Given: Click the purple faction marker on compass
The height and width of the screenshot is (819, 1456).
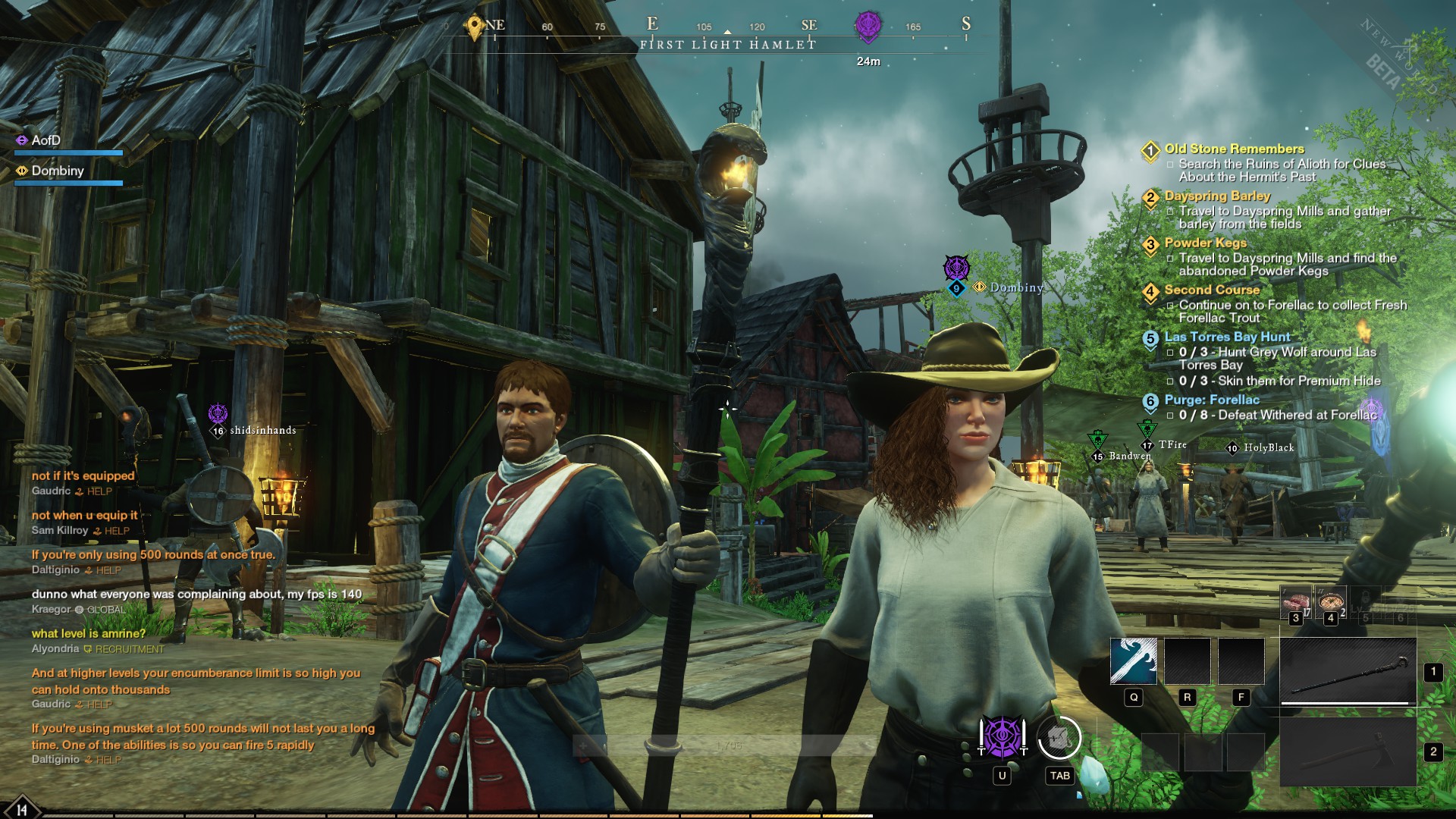Looking at the screenshot, I should [x=868, y=26].
